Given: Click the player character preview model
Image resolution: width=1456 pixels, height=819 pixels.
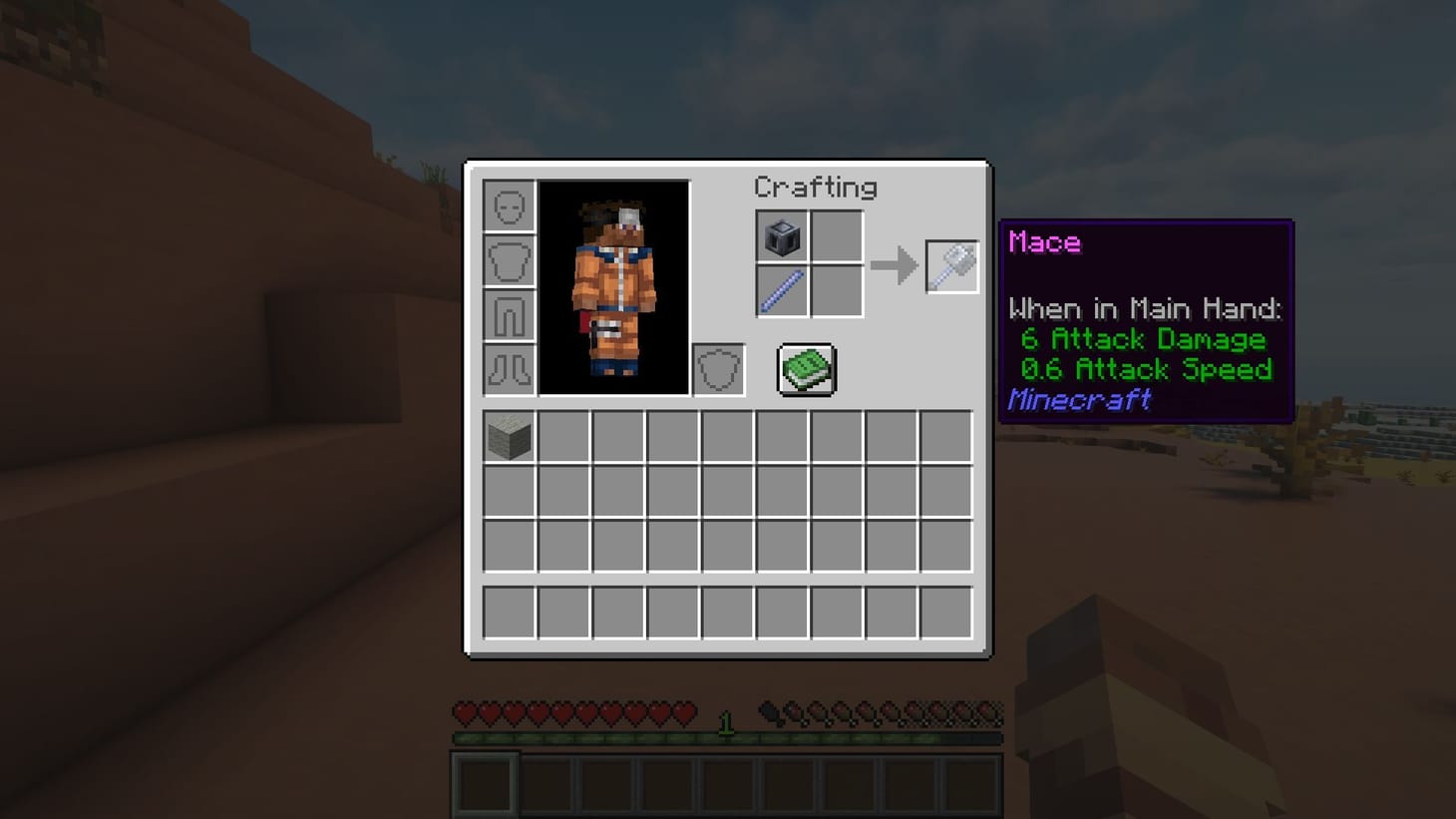Looking at the screenshot, I should (614, 287).
